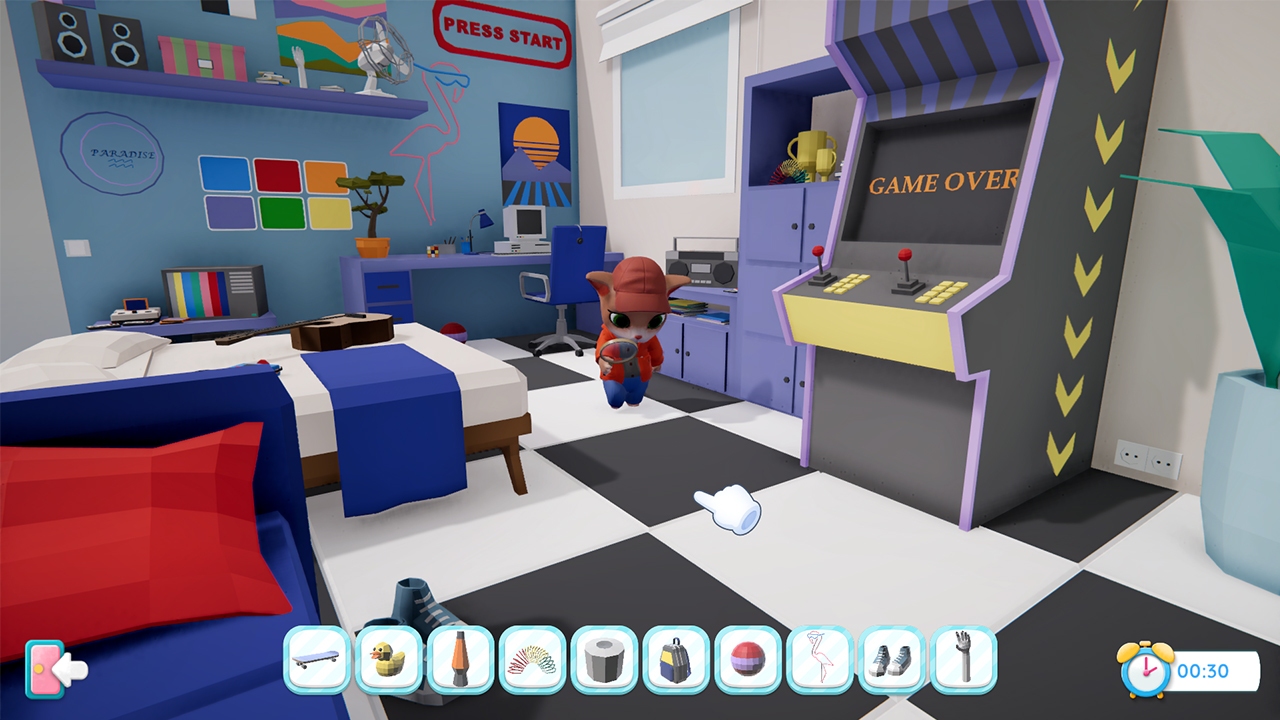Pick the lava lamp item icon
Screen dimensions: 1280x720
pyautogui.click(x=459, y=662)
